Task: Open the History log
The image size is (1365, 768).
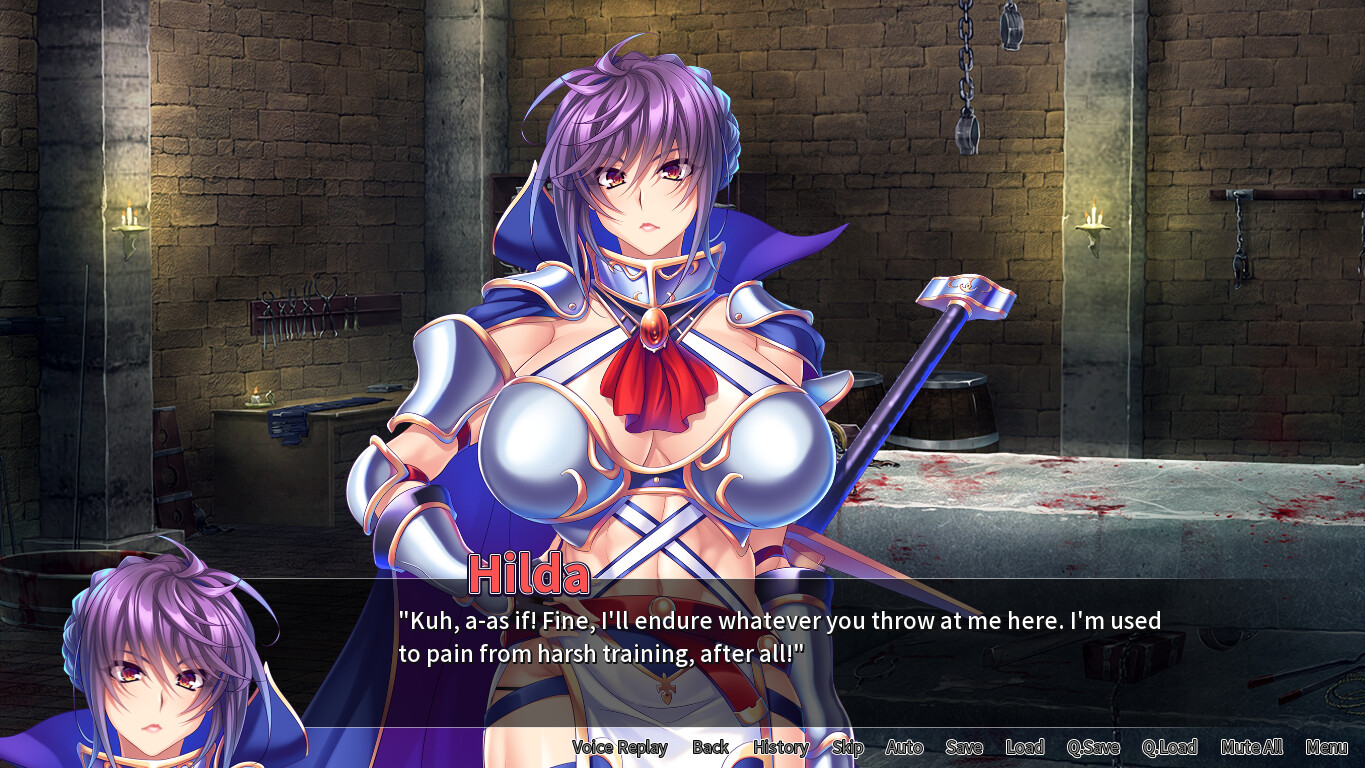Action: pos(781,747)
